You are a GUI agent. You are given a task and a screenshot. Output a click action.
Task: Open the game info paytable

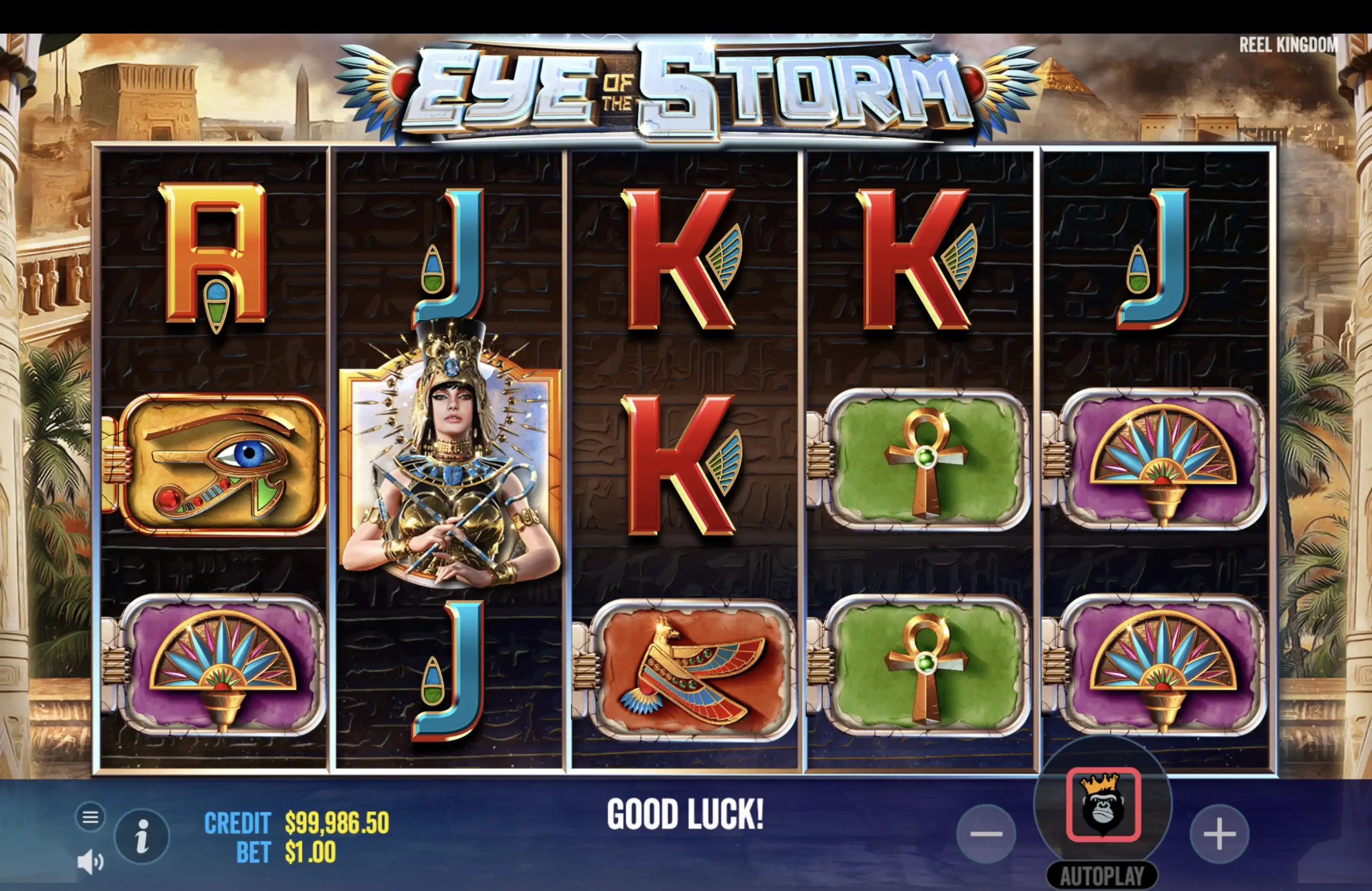pyautogui.click(x=142, y=836)
